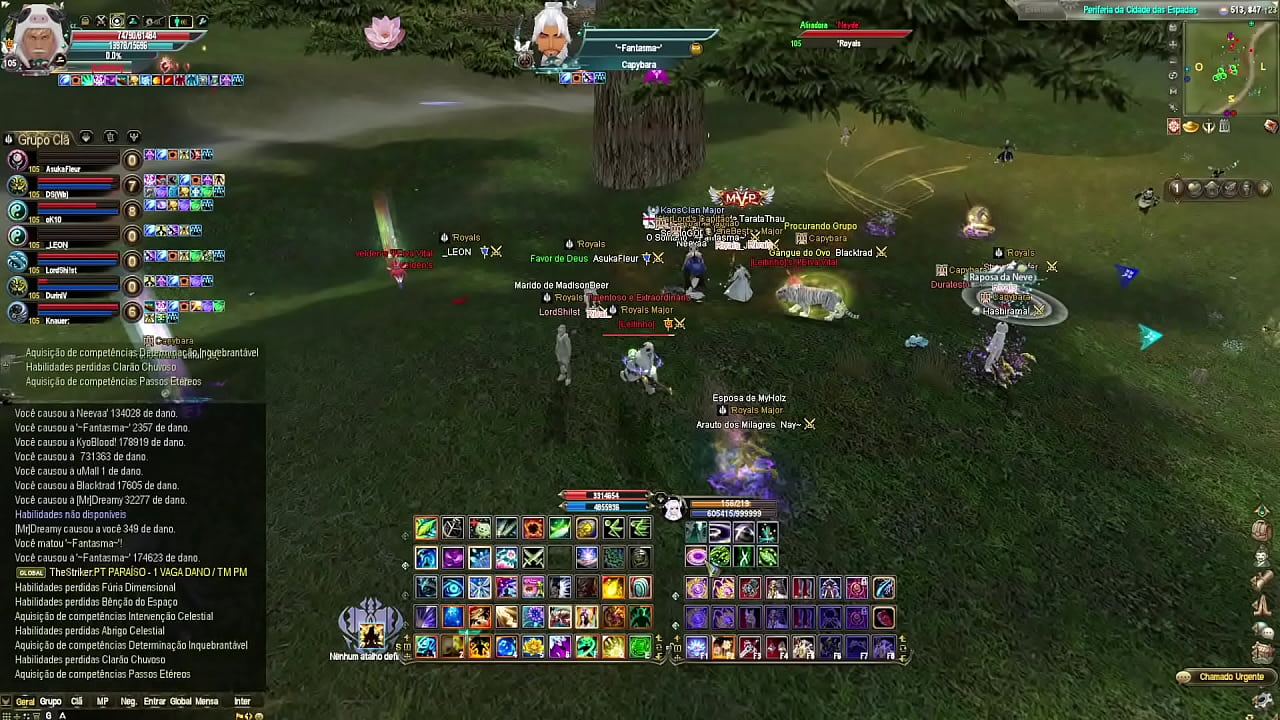
Task: Select the Geral chat tab
Action: [x=25, y=702]
